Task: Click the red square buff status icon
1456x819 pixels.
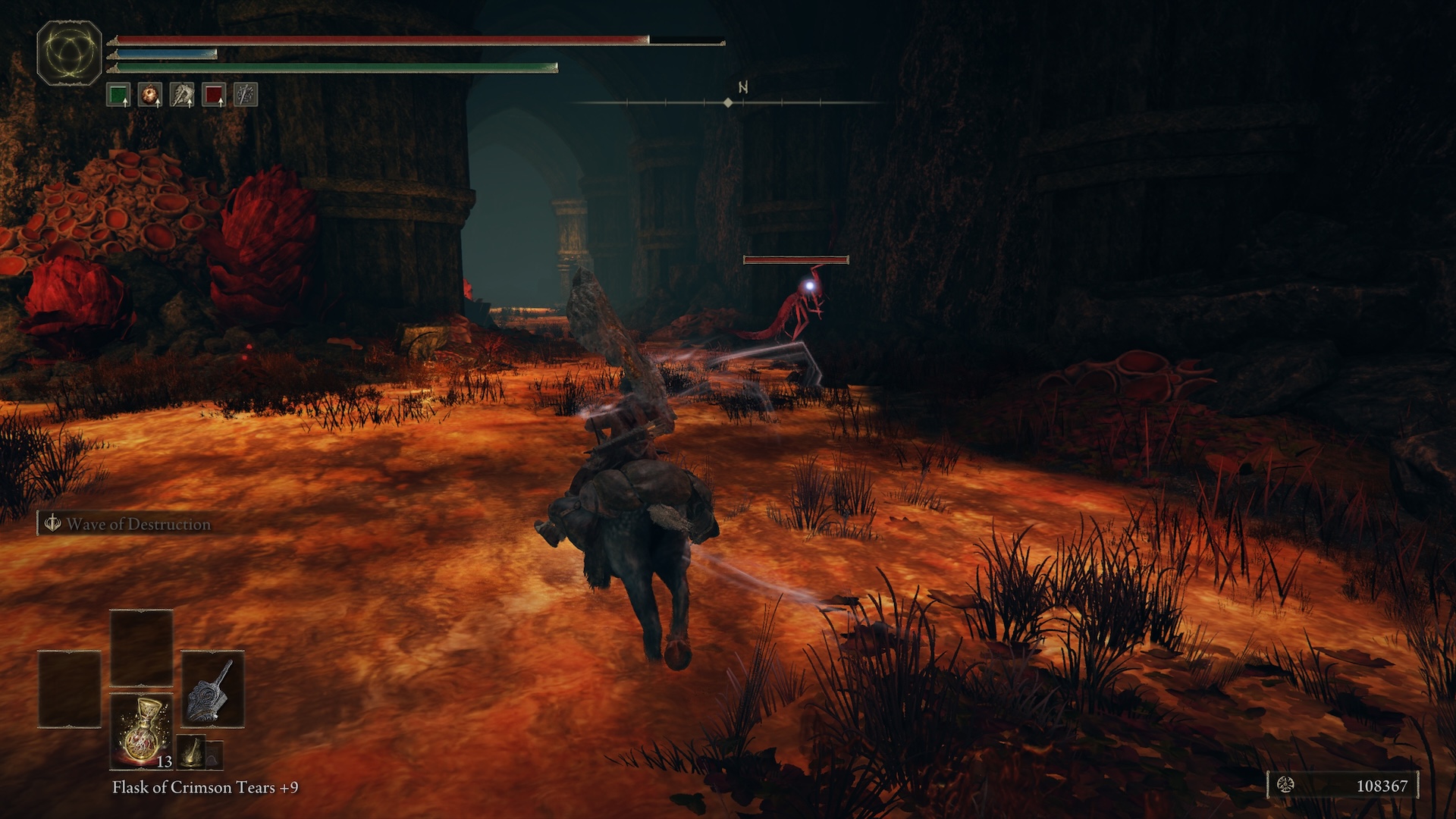Action: [214, 95]
